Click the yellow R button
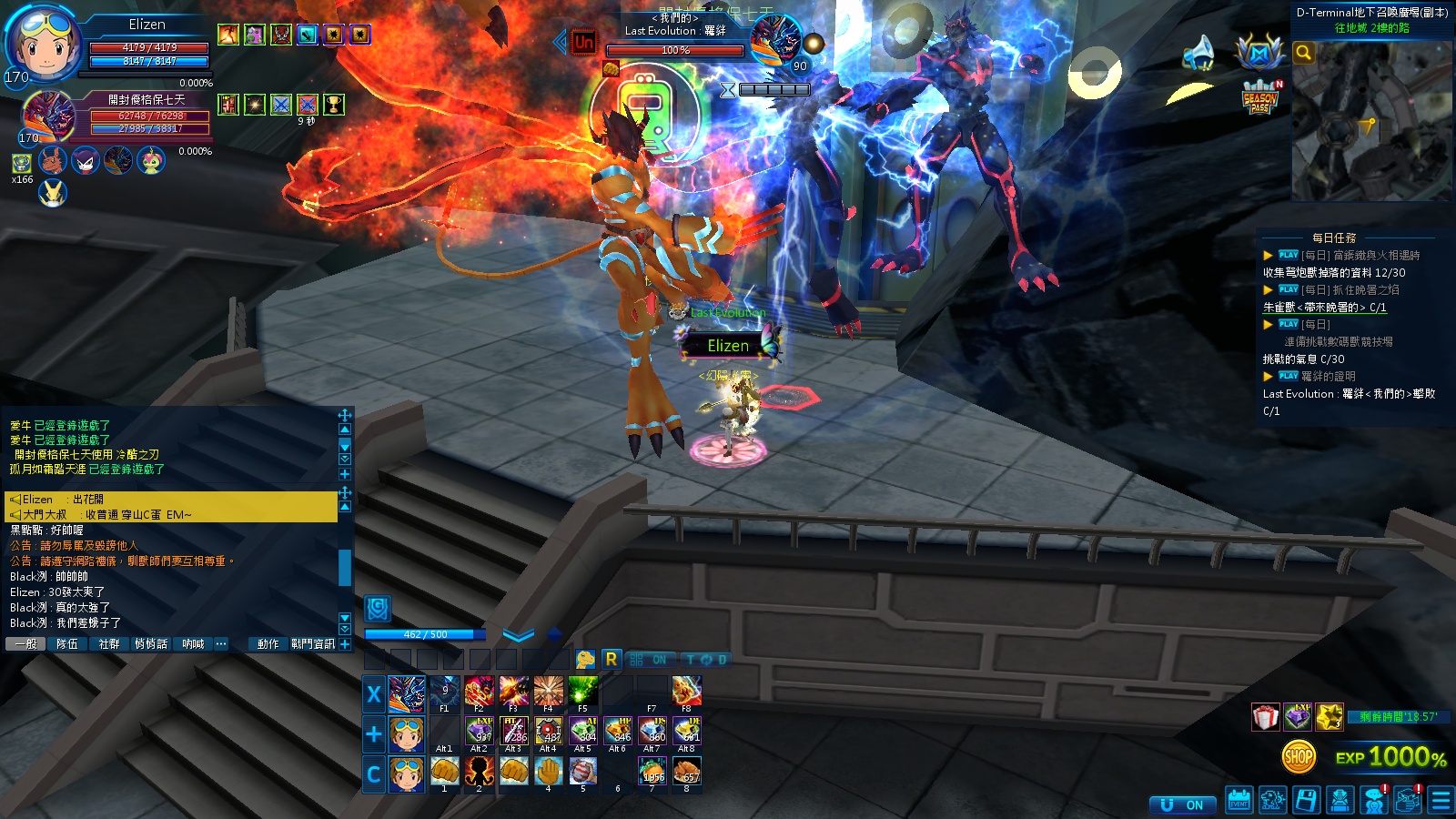This screenshot has width=1456, height=819. coord(611,659)
